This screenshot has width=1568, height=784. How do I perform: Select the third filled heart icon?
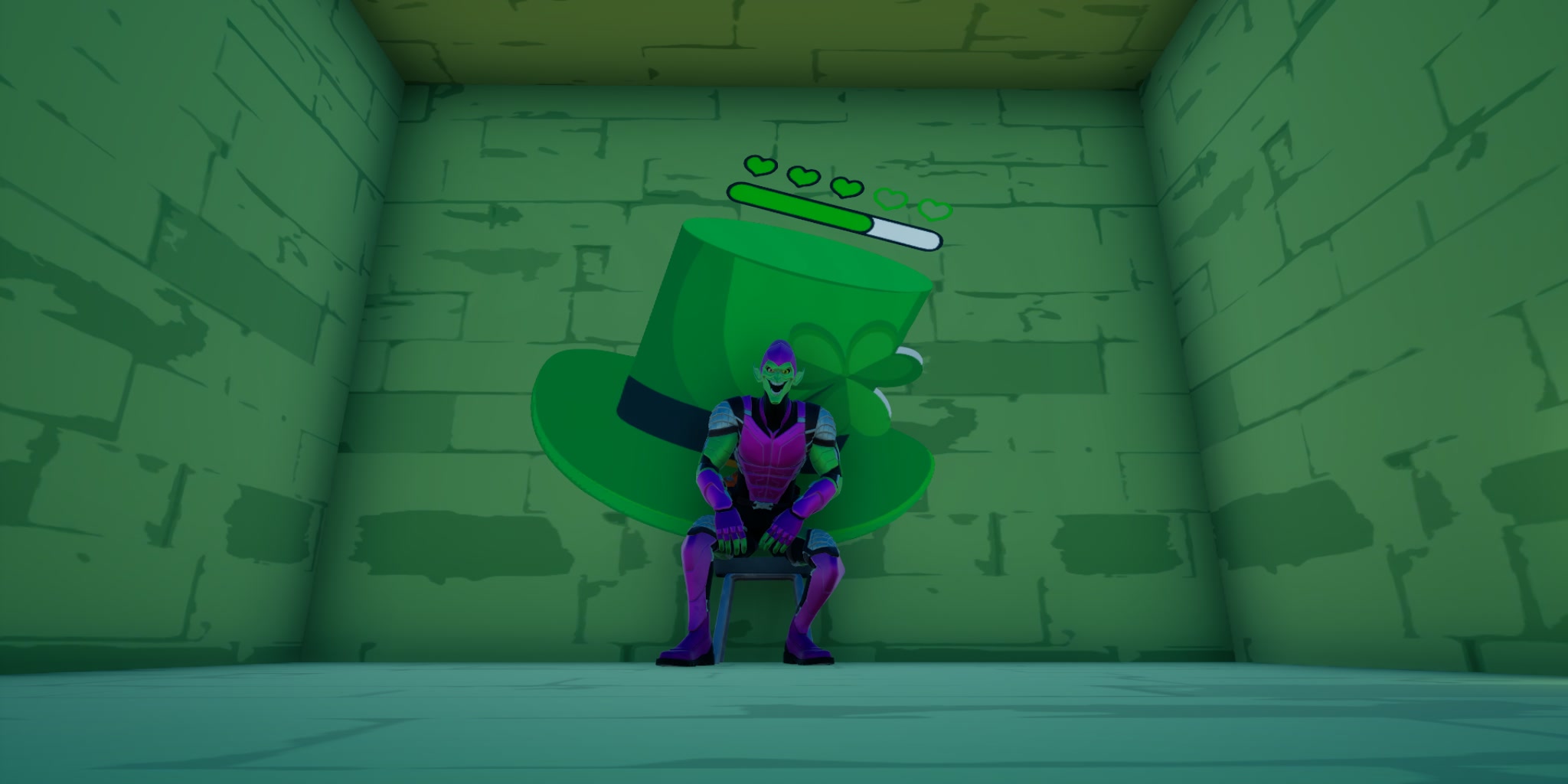[848, 189]
